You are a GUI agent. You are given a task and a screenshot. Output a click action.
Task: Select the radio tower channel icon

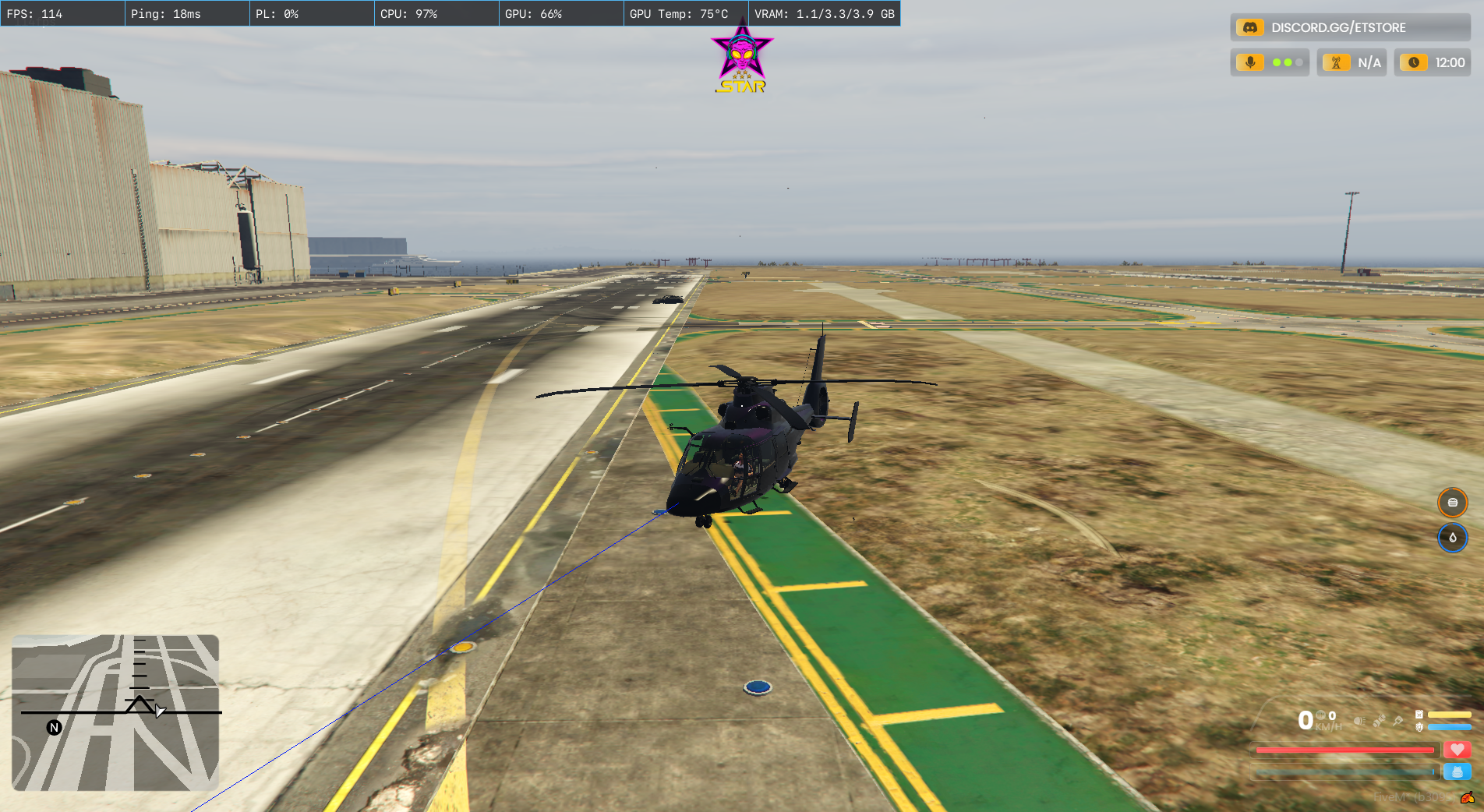1336,62
